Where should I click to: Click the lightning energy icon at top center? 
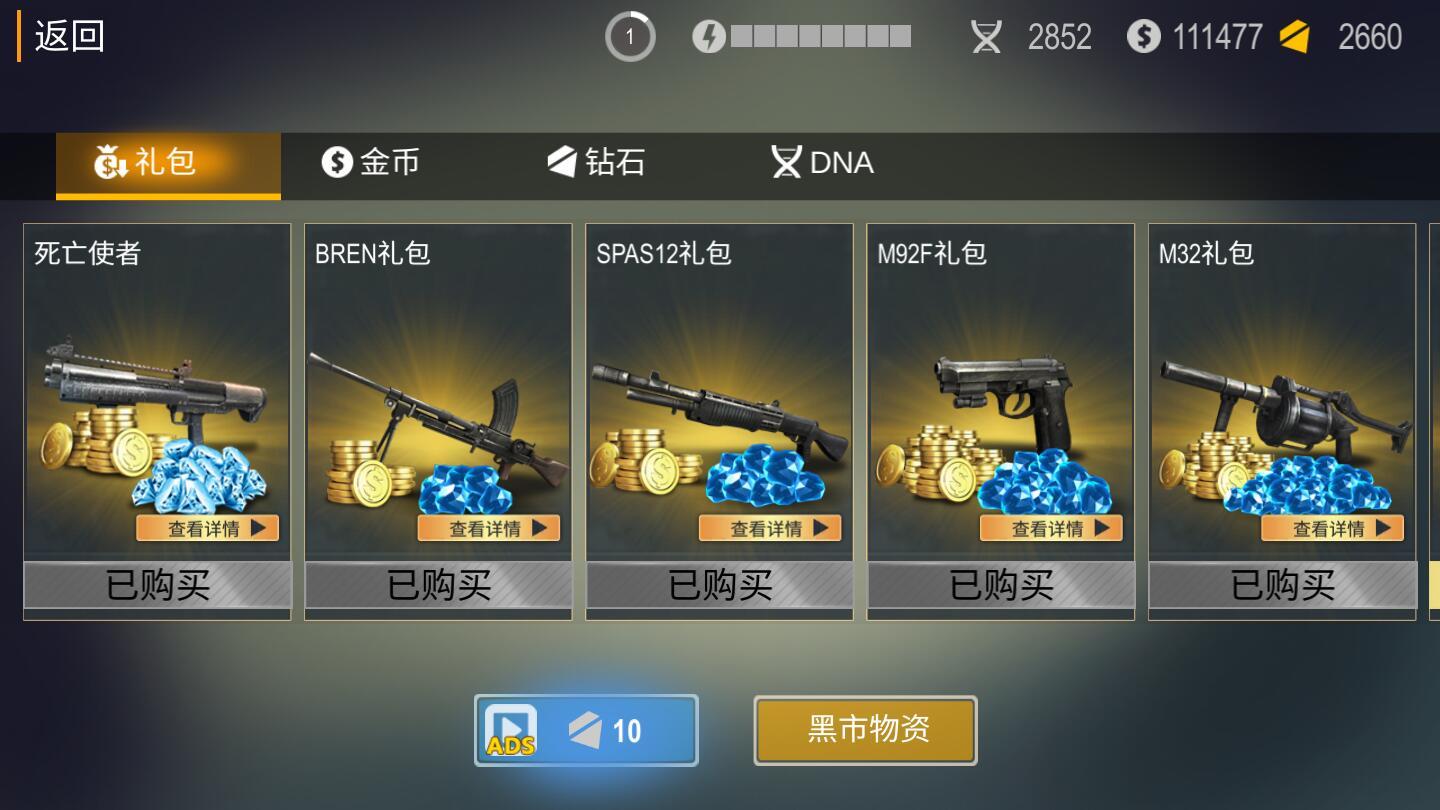[x=707, y=36]
